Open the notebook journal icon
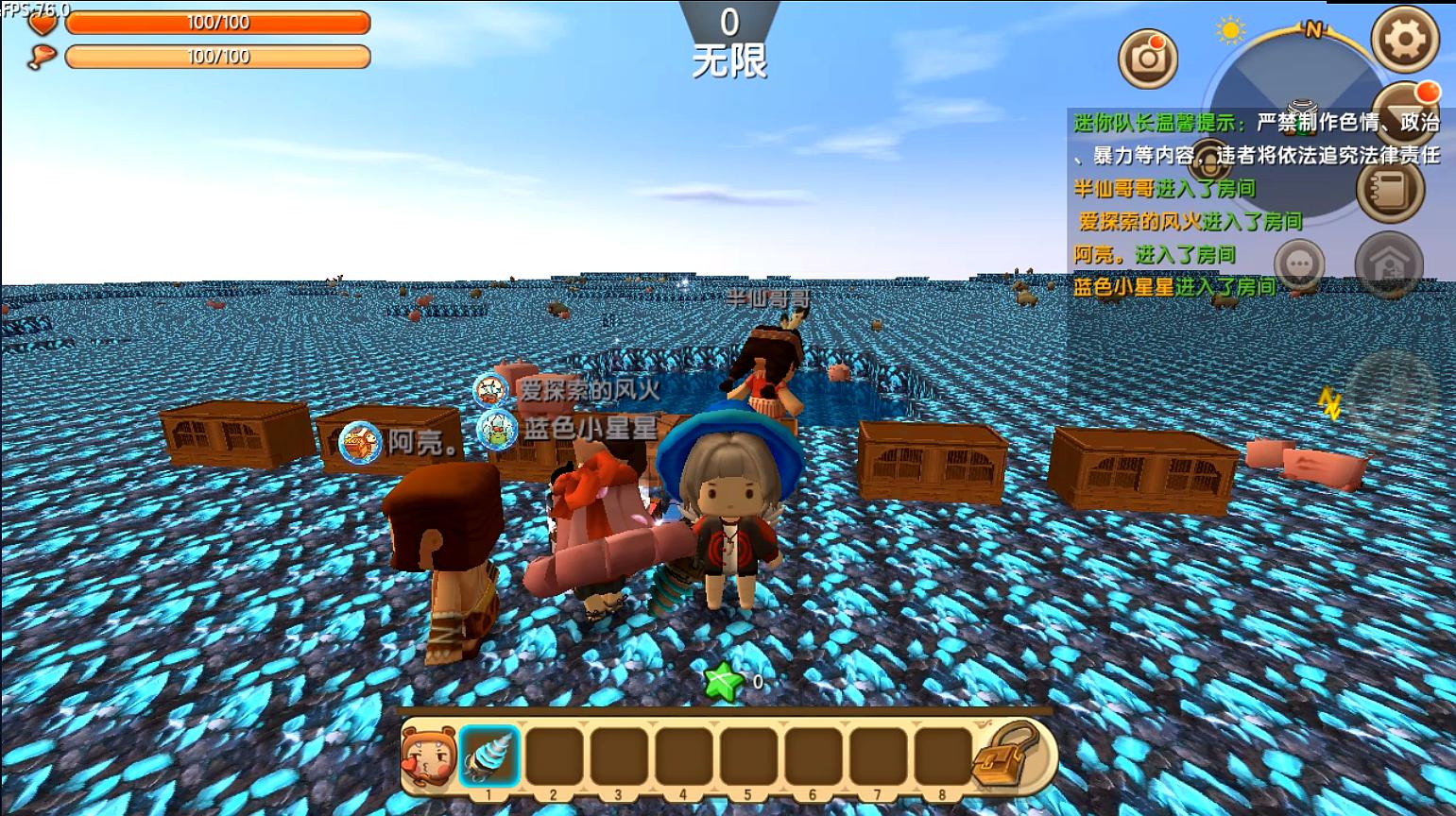The width and height of the screenshot is (1456, 816). coord(1390,187)
